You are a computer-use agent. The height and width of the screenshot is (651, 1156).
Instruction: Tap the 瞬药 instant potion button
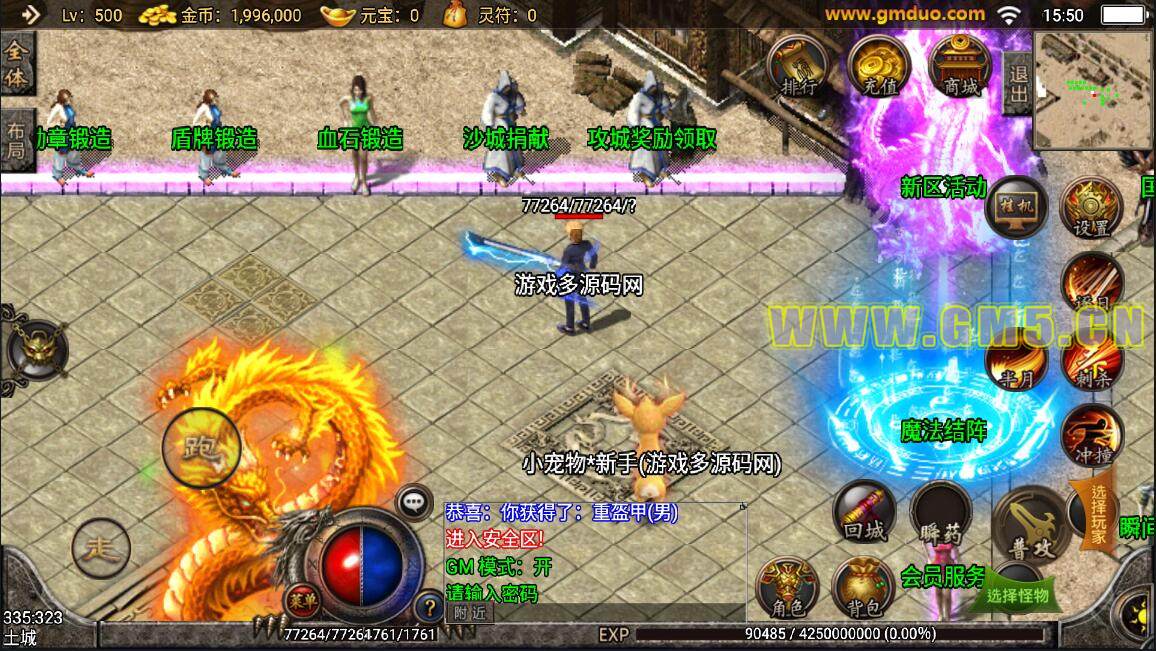pos(941,514)
